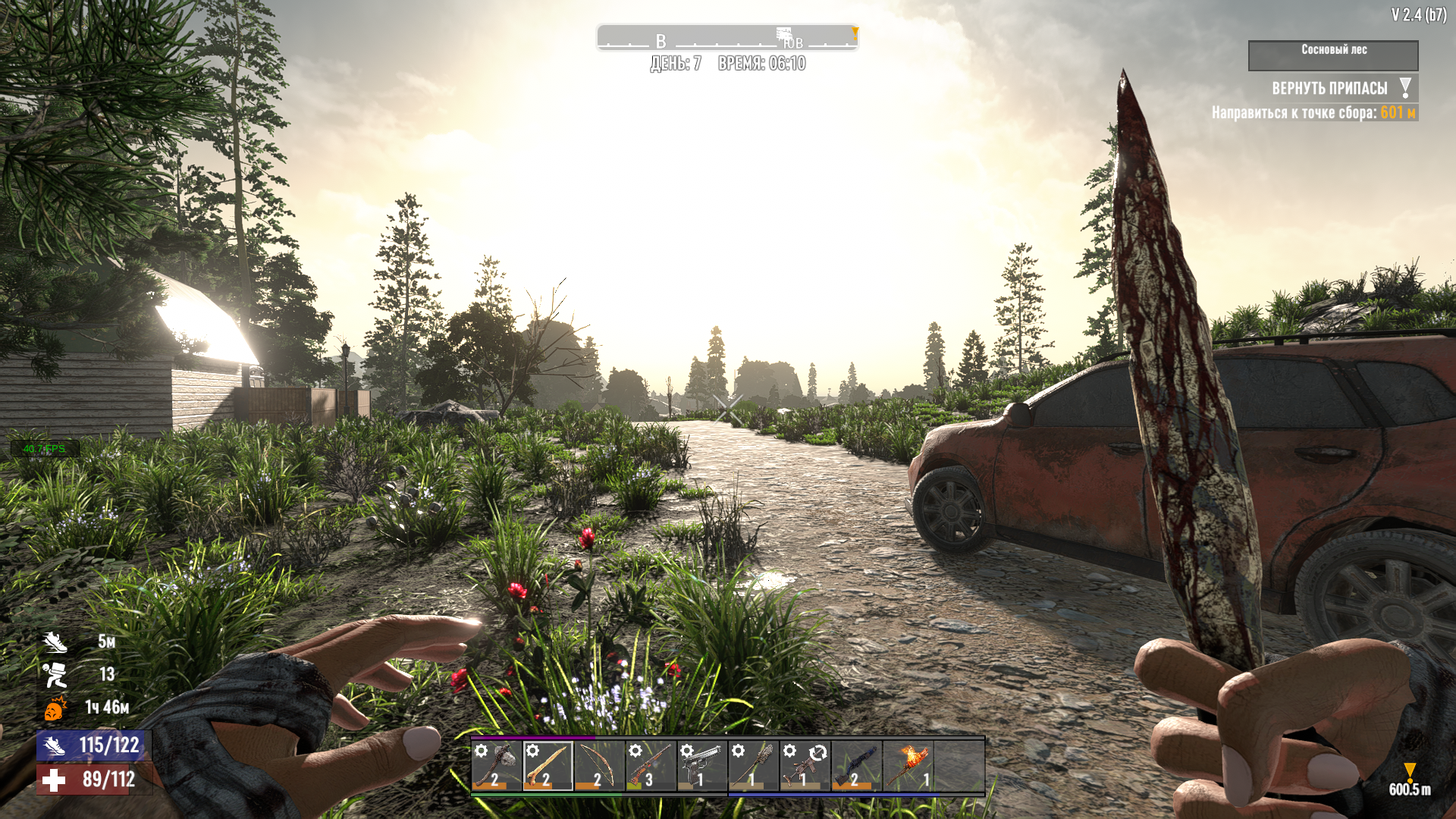Open the 'Вернуть припасы' quest tracker

pos(1330,89)
